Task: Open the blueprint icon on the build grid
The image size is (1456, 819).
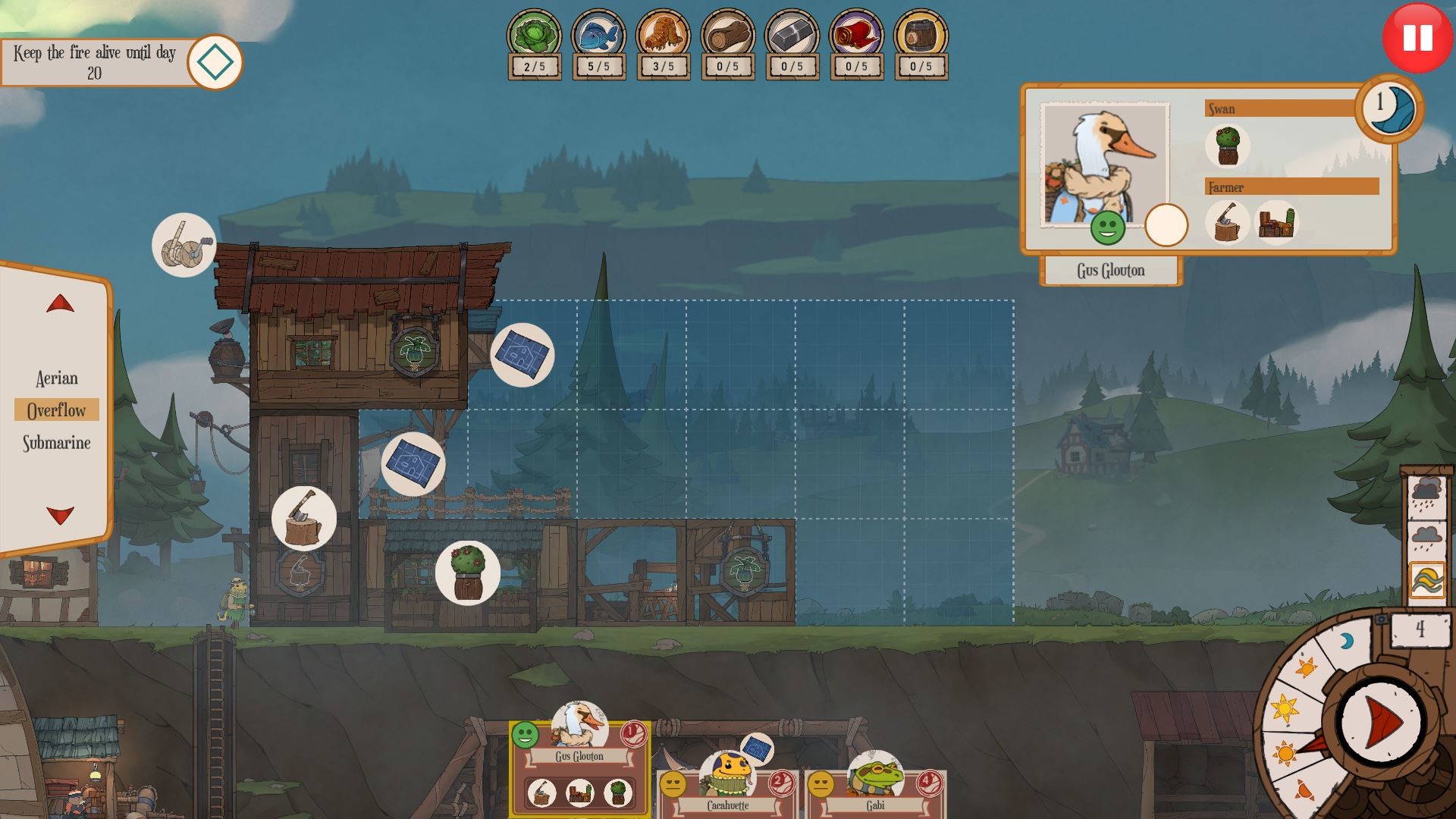Action: pos(523,354)
